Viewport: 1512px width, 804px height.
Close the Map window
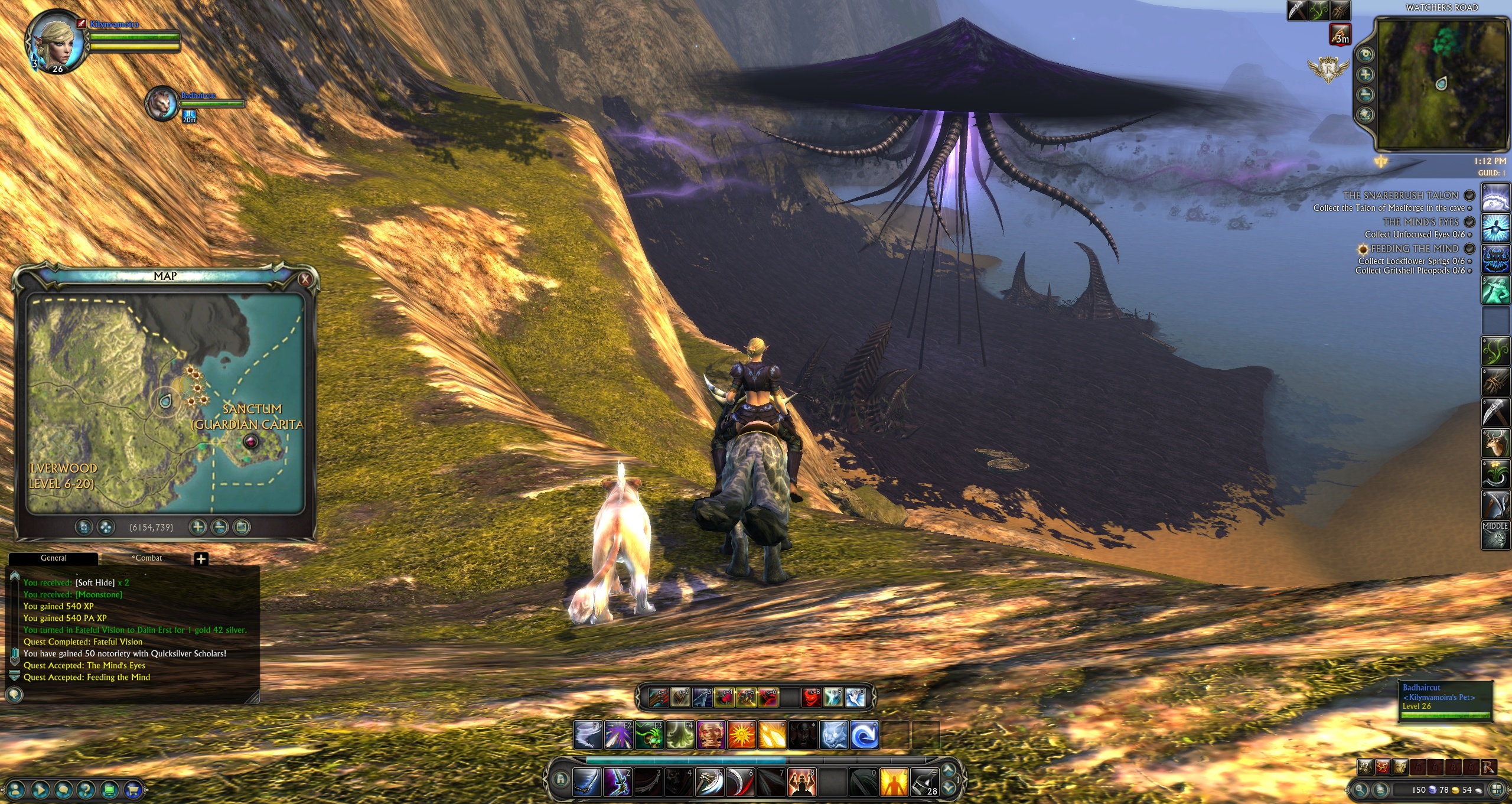pyautogui.click(x=305, y=279)
